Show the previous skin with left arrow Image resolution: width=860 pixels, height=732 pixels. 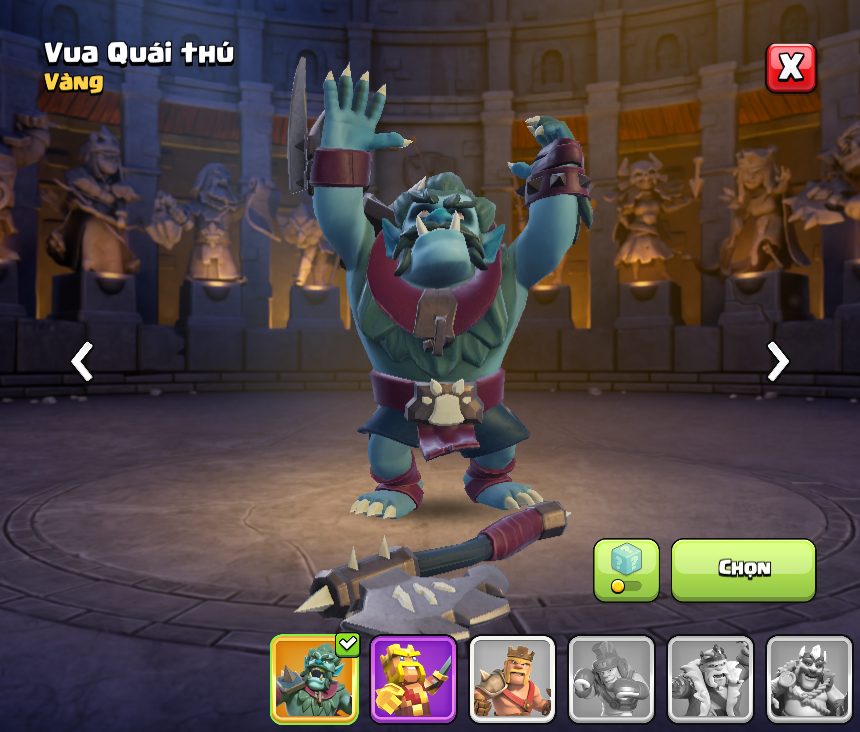coord(82,361)
